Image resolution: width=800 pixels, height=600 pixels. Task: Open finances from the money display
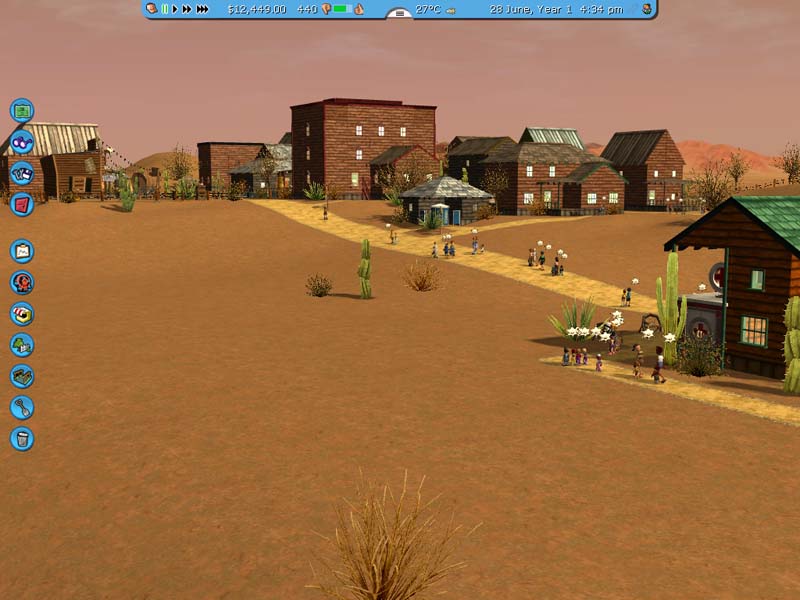[x=256, y=9]
